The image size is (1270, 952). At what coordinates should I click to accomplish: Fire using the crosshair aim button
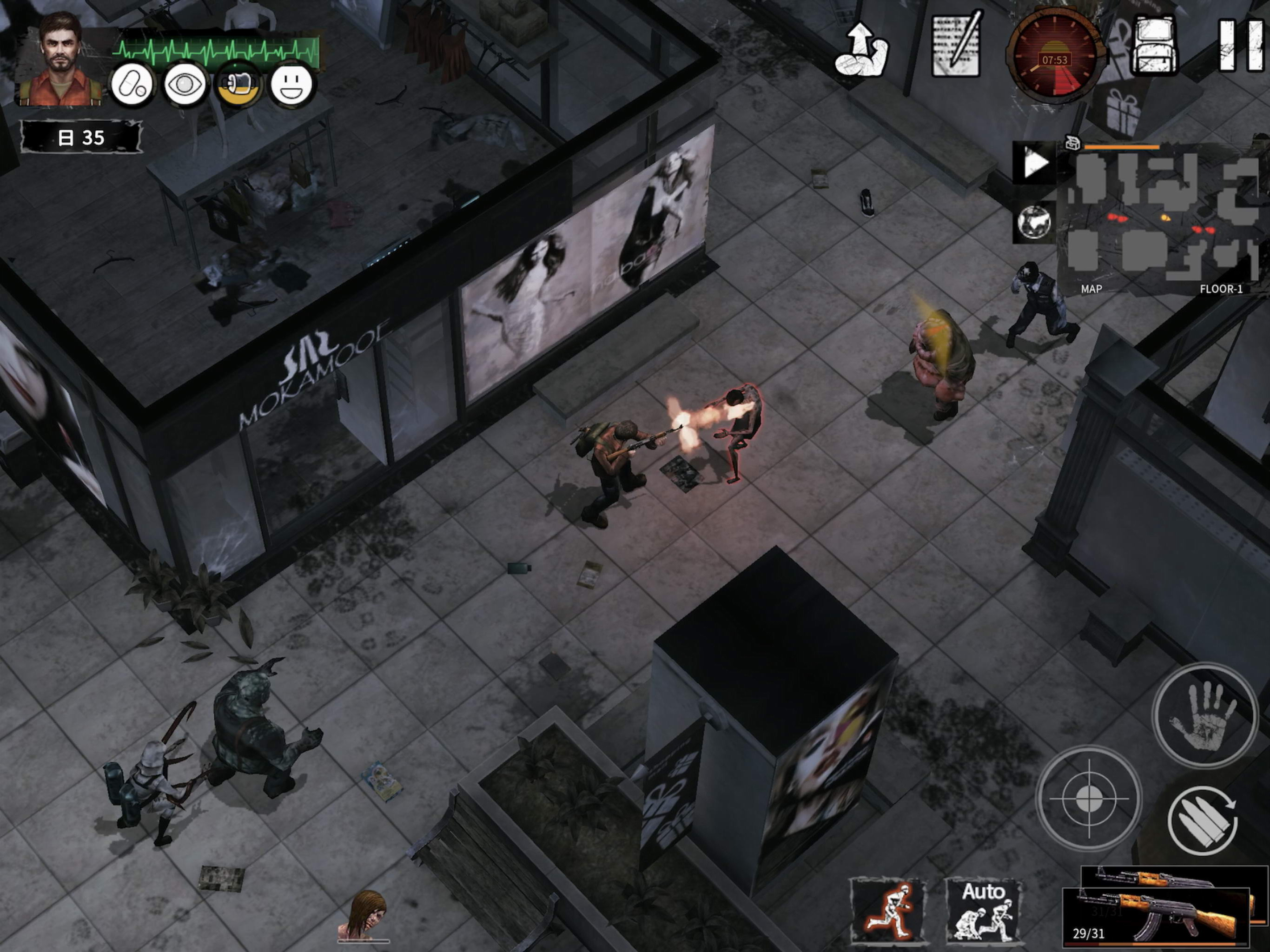[x=1089, y=798]
